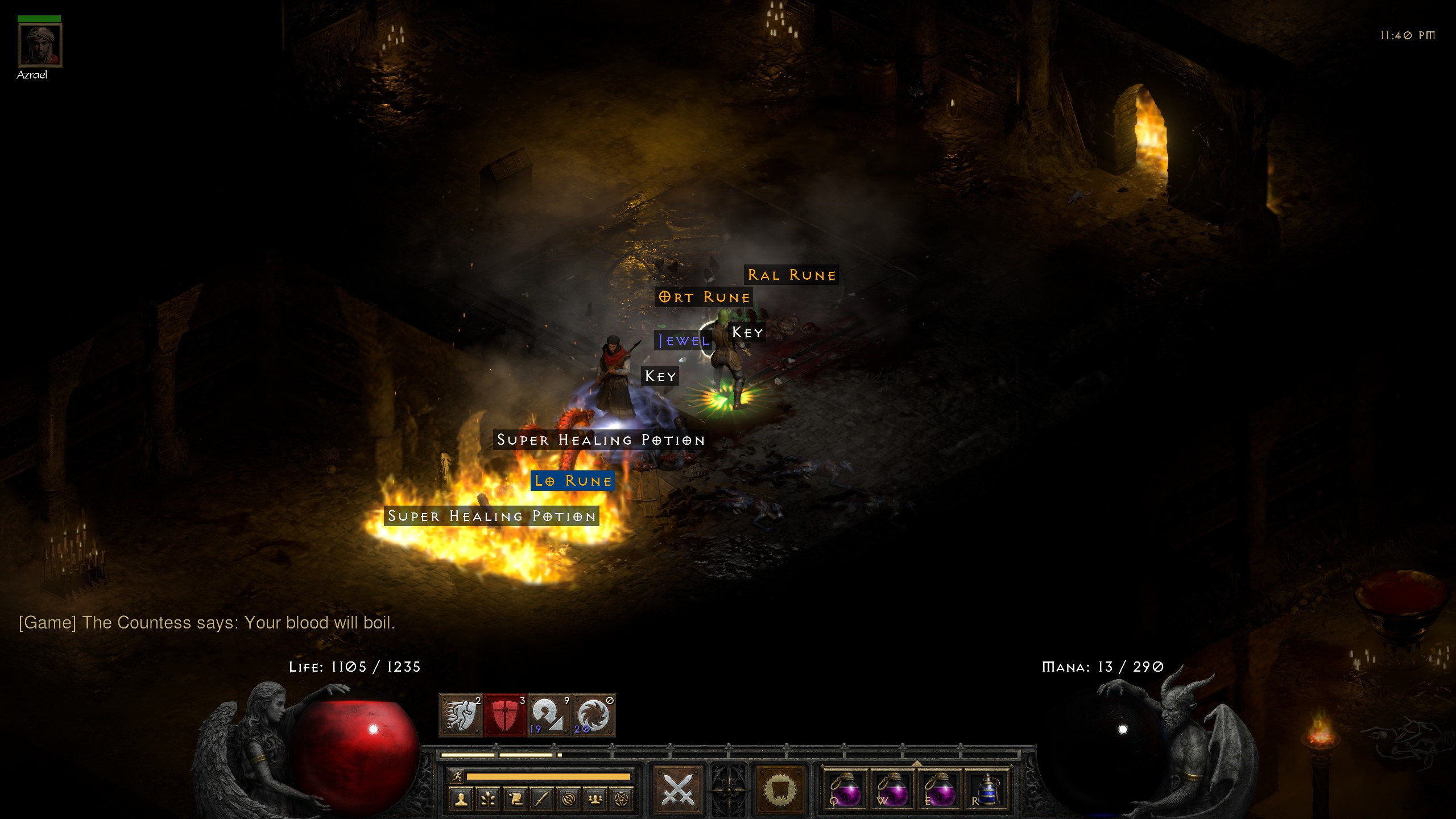This screenshot has width=1456, height=819.
Task: Click the pentagram menu button
Action: tap(622, 799)
